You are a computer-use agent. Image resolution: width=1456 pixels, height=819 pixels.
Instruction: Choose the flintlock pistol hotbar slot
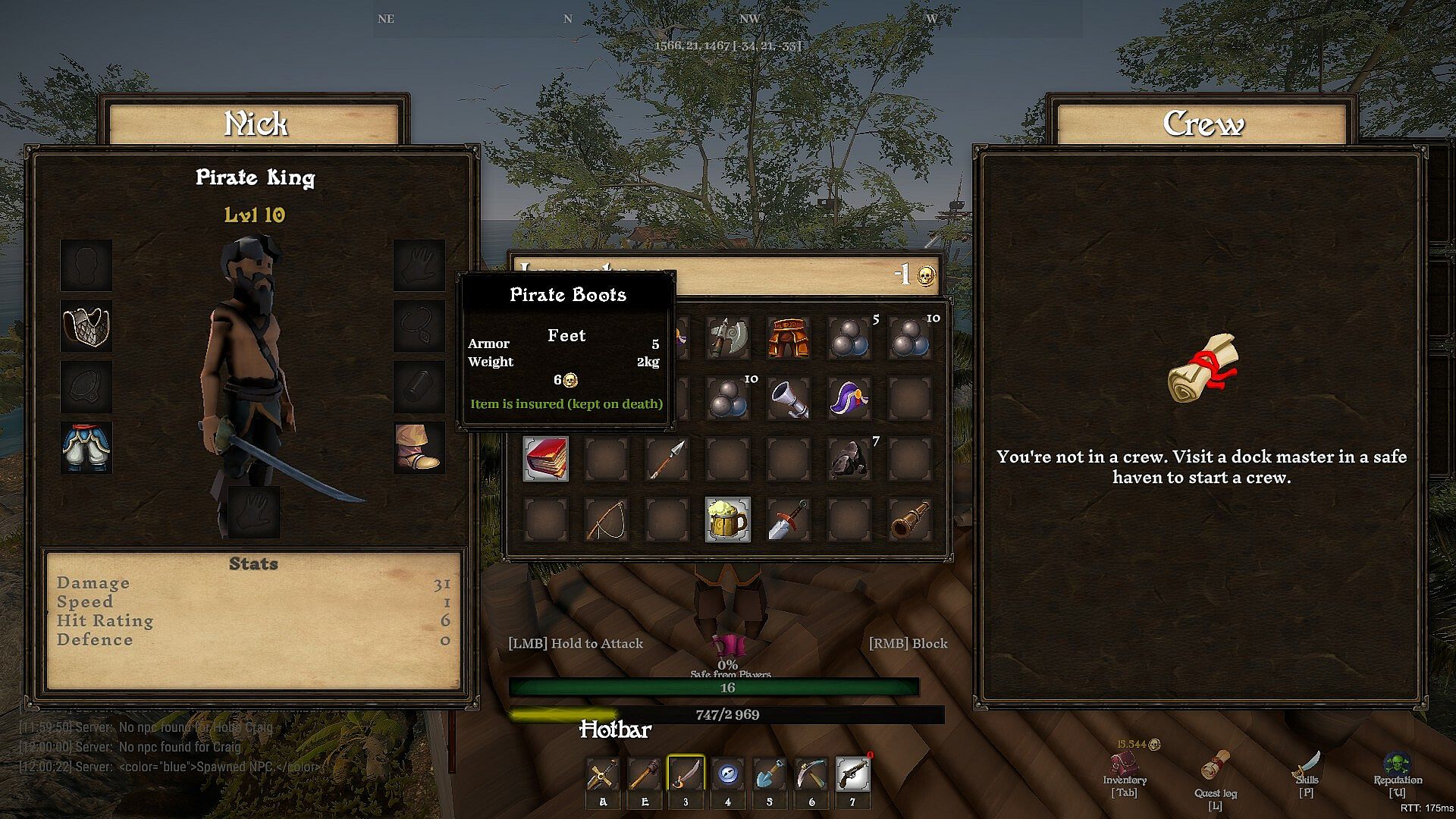coord(852,774)
